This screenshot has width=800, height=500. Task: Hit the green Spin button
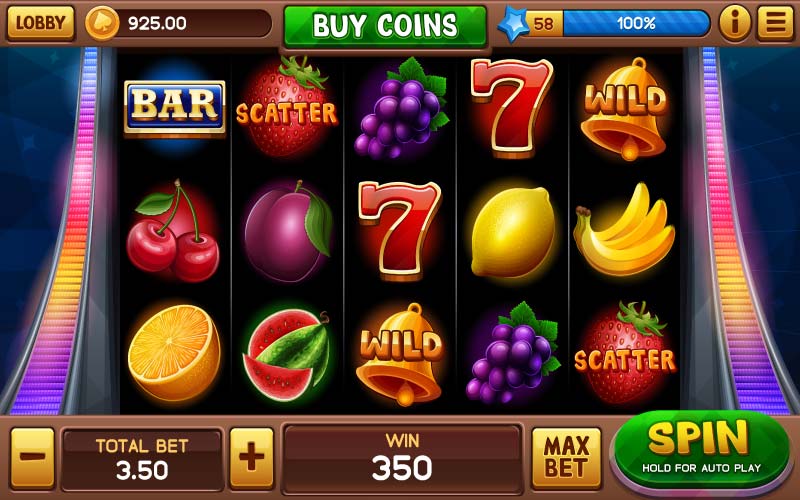[x=700, y=446]
